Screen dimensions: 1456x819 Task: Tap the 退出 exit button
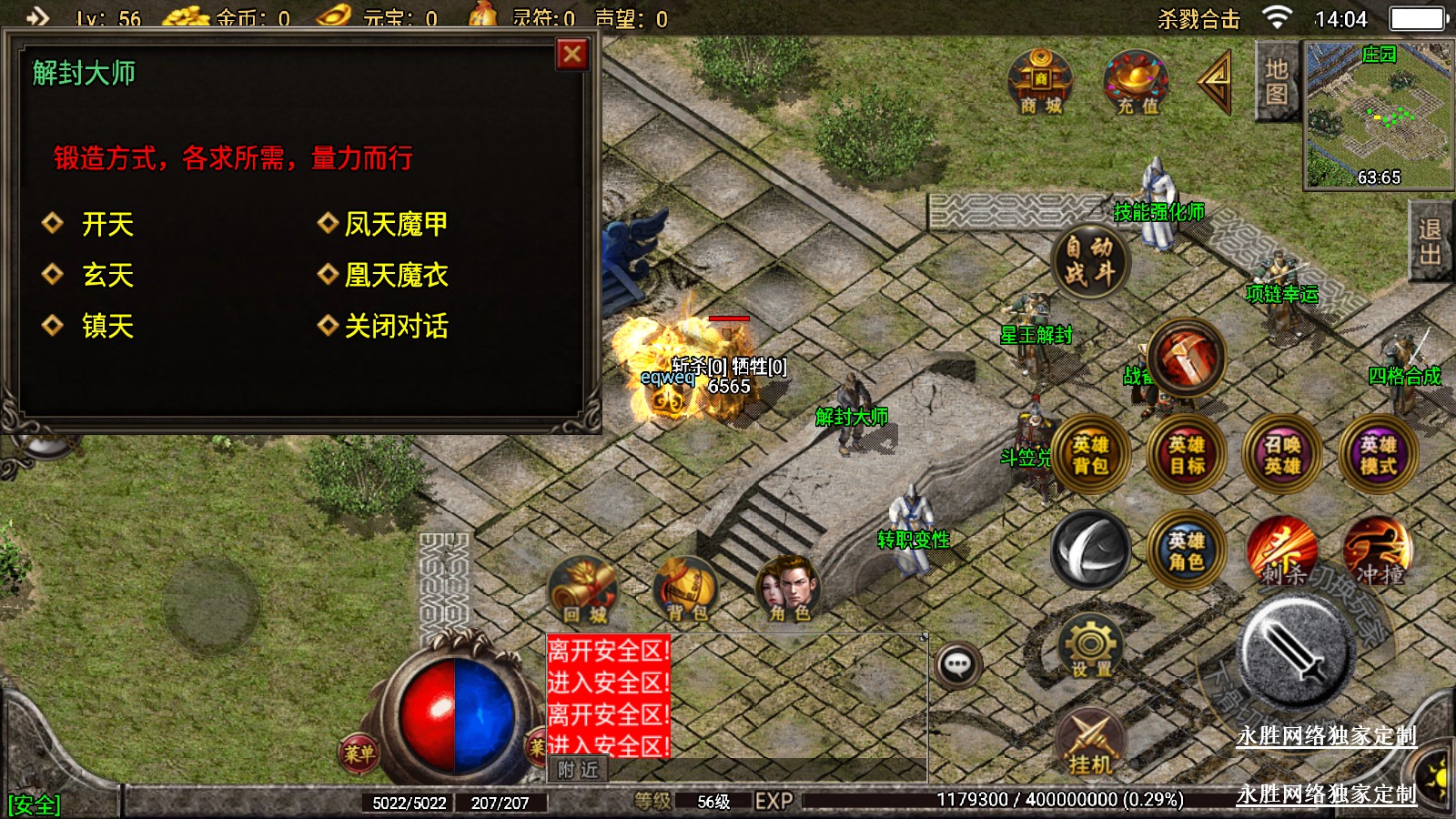pyautogui.click(x=1430, y=242)
